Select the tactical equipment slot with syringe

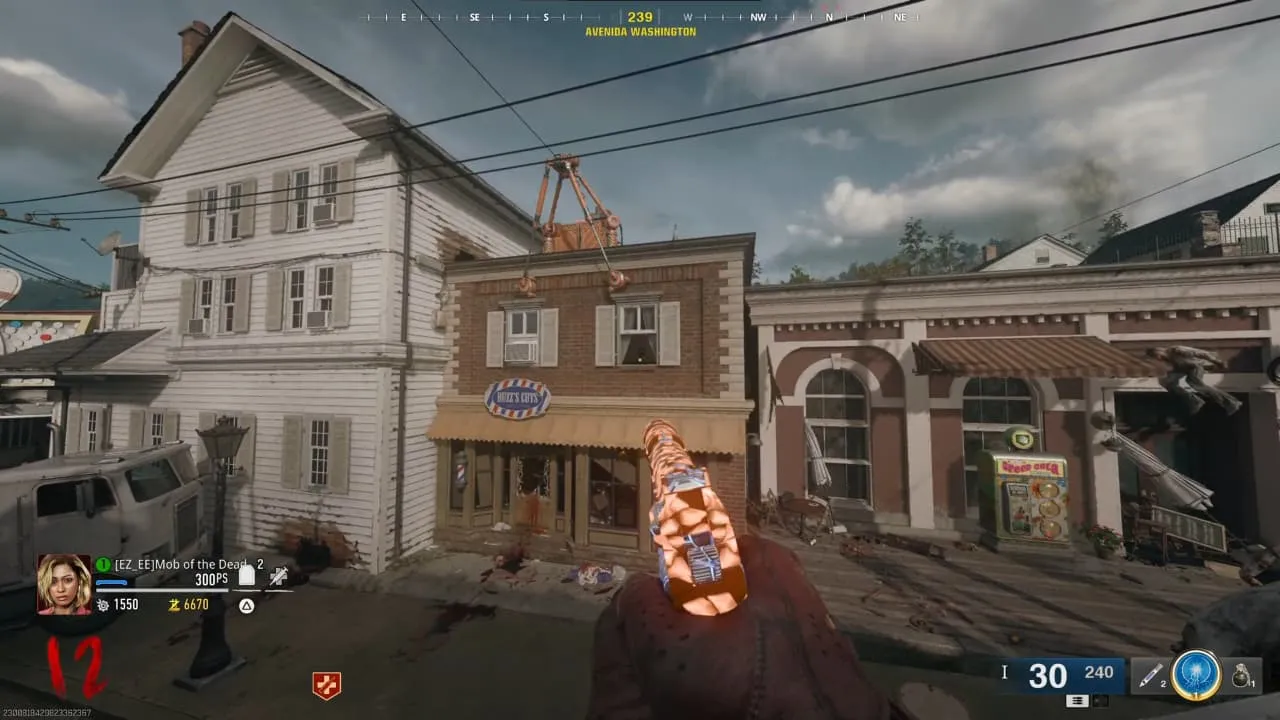pyautogui.click(x=1150, y=676)
